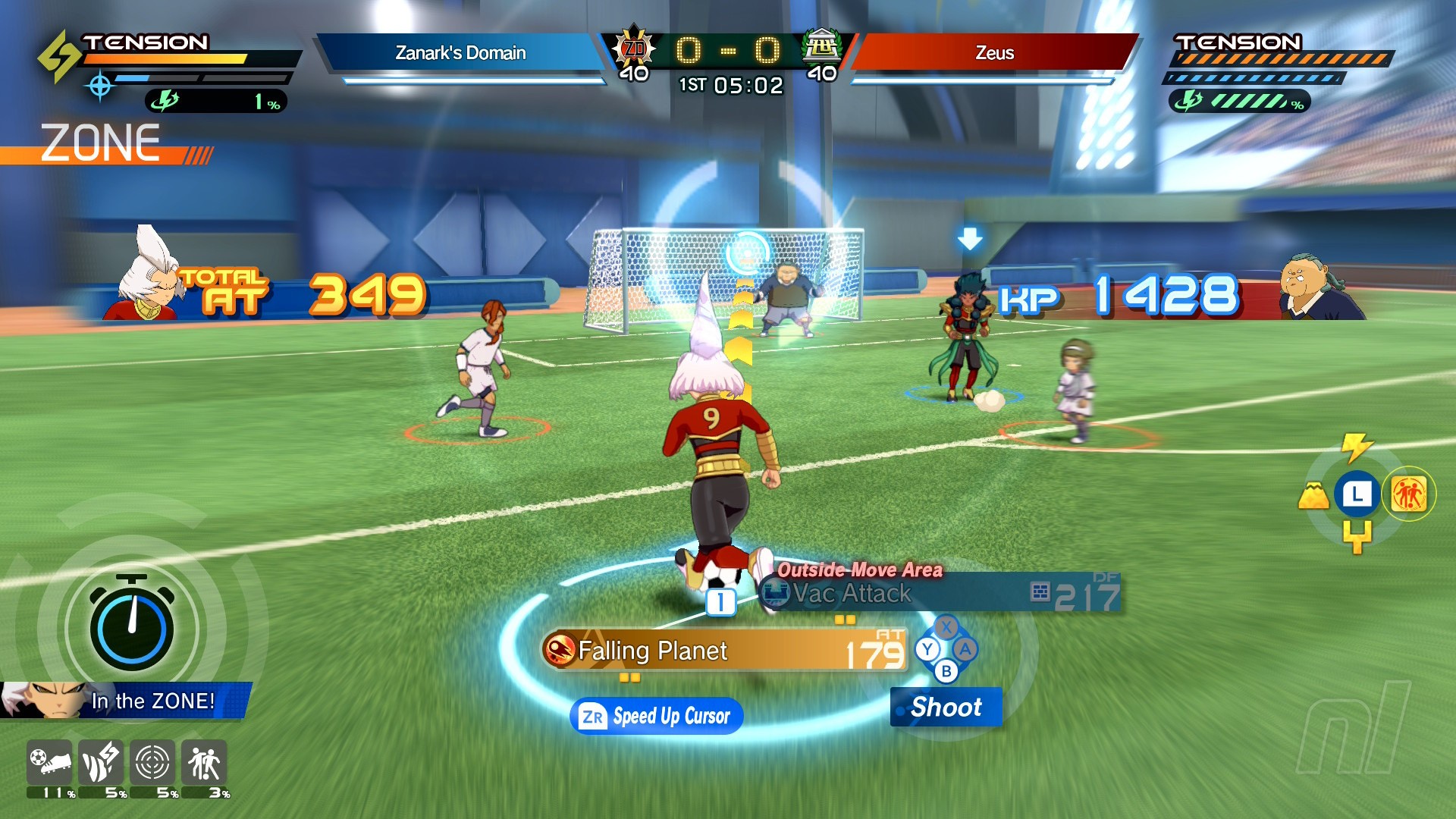The height and width of the screenshot is (819, 1456).
Task: Select the yellow fork-shaped tactic icon
Action: 1357,536
